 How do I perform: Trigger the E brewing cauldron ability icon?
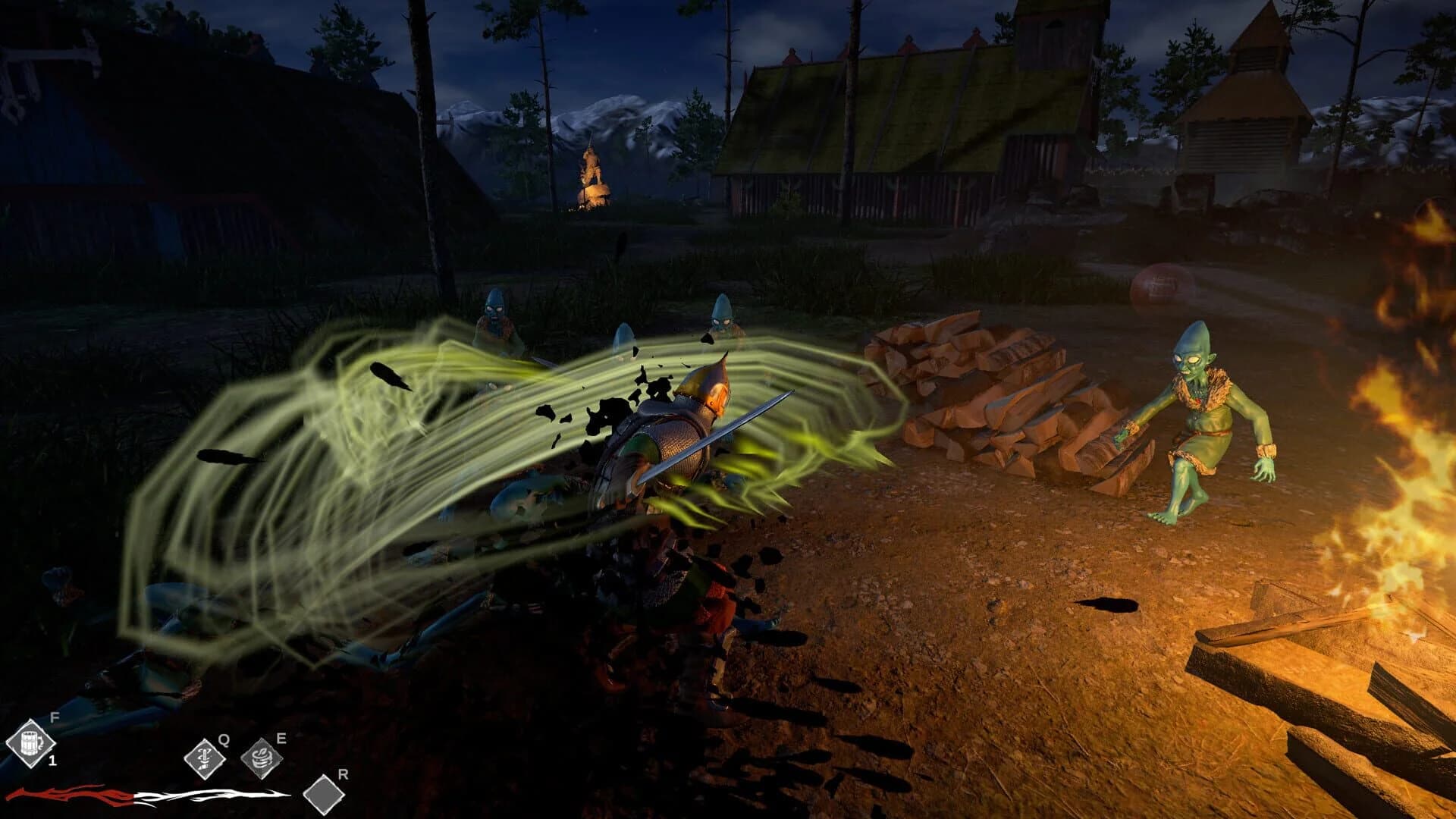coord(262,758)
